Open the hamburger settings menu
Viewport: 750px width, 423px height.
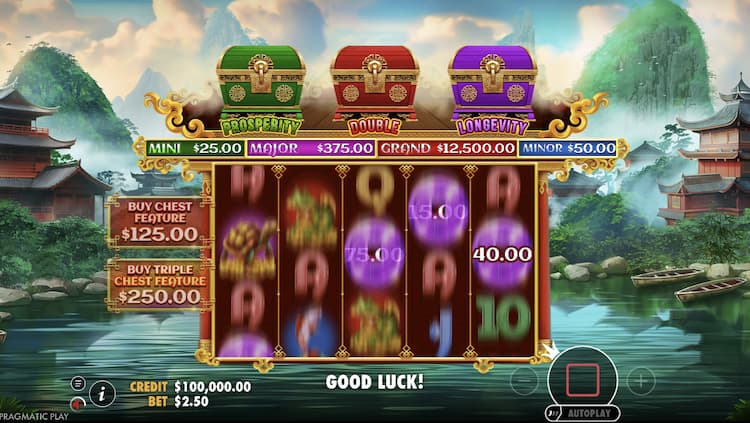[78, 383]
